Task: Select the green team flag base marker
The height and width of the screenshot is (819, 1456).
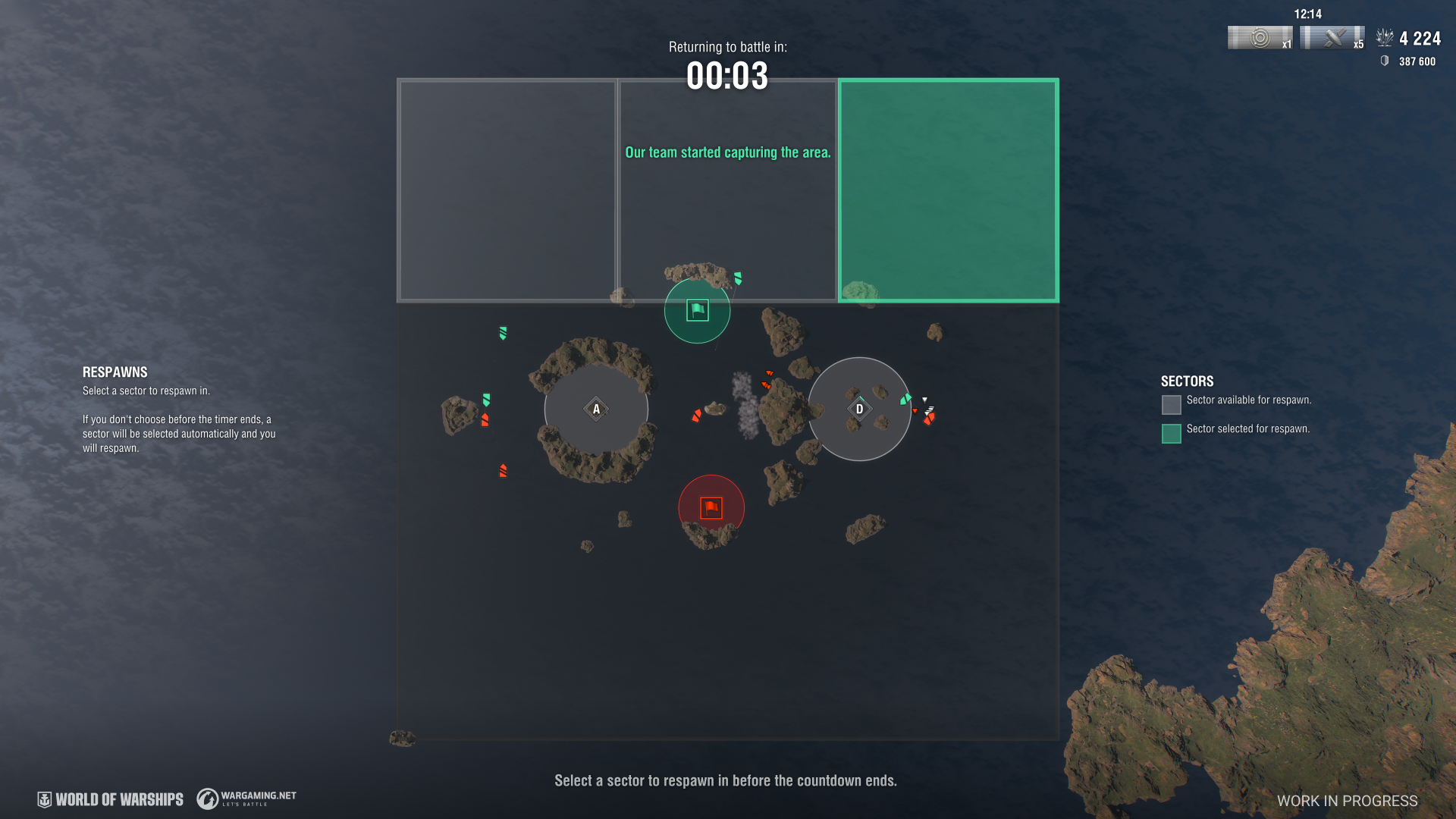Action: click(x=698, y=310)
